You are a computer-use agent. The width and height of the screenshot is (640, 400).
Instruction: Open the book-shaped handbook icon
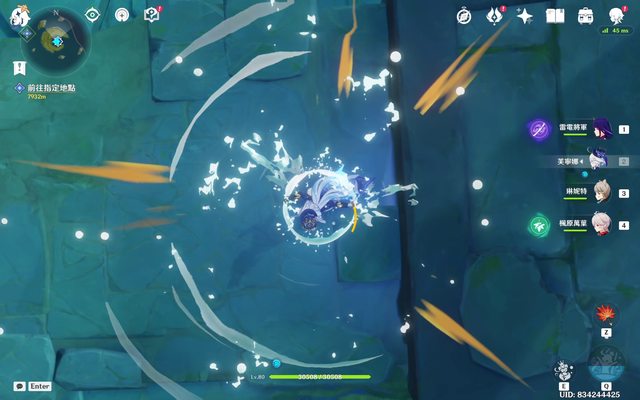point(555,15)
